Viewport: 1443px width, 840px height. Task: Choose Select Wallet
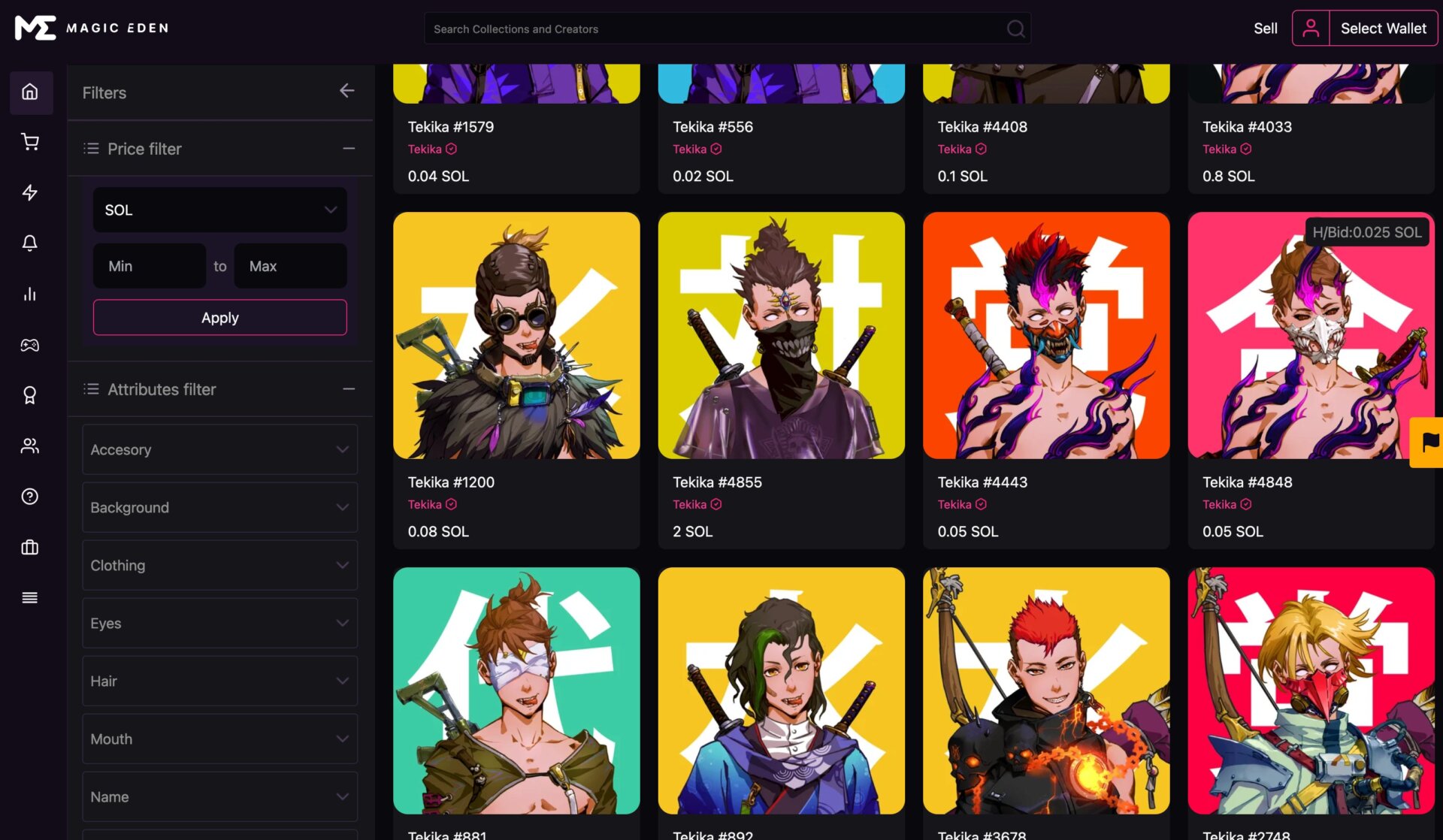click(x=1383, y=29)
